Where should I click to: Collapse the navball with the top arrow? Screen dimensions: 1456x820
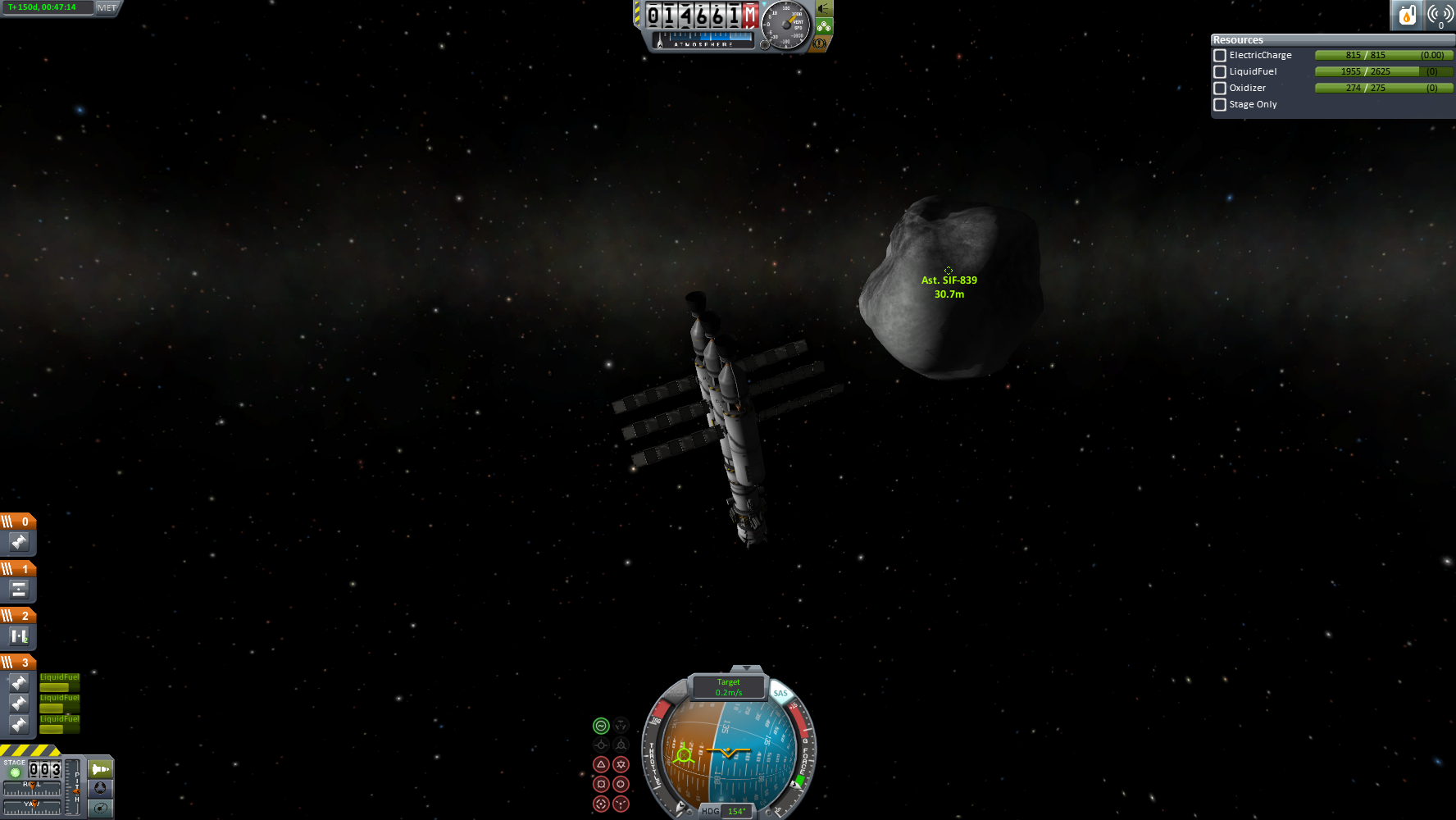(x=746, y=669)
